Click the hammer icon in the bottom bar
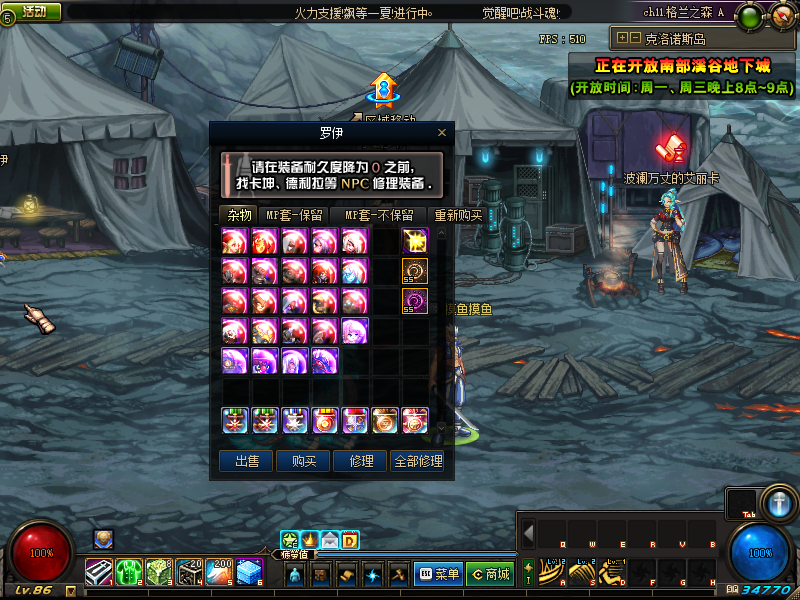The height and width of the screenshot is (600, 800). [397, 574]
